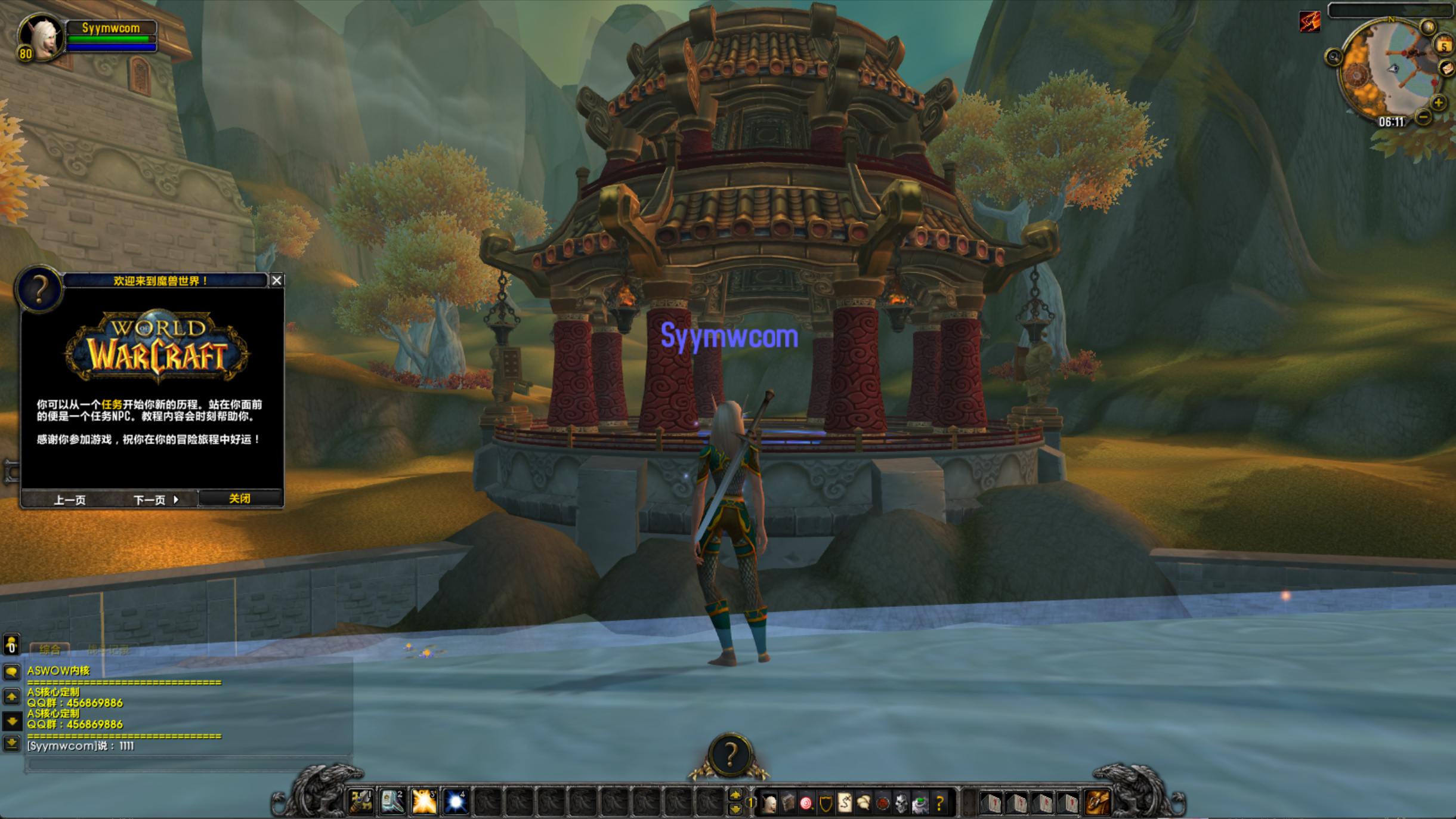Jump to the bottom of the chat log
Viewport: 1456px width, 819px height.
pos(11,743)
